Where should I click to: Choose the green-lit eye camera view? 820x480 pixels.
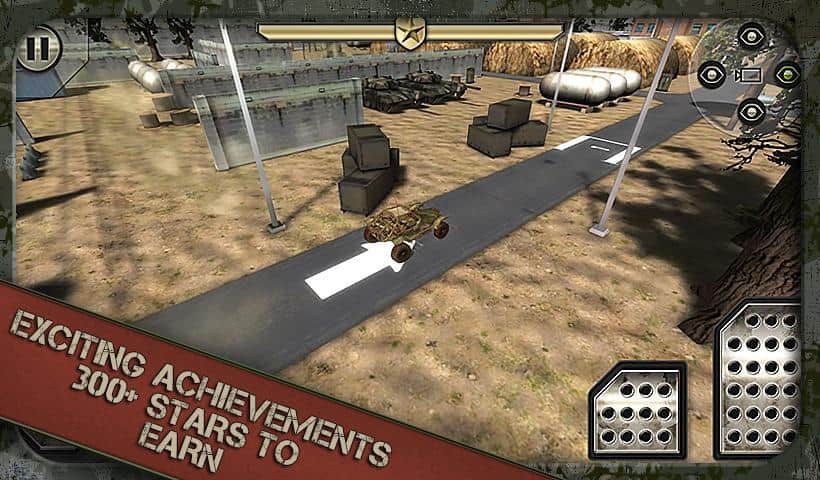(786, 74)
